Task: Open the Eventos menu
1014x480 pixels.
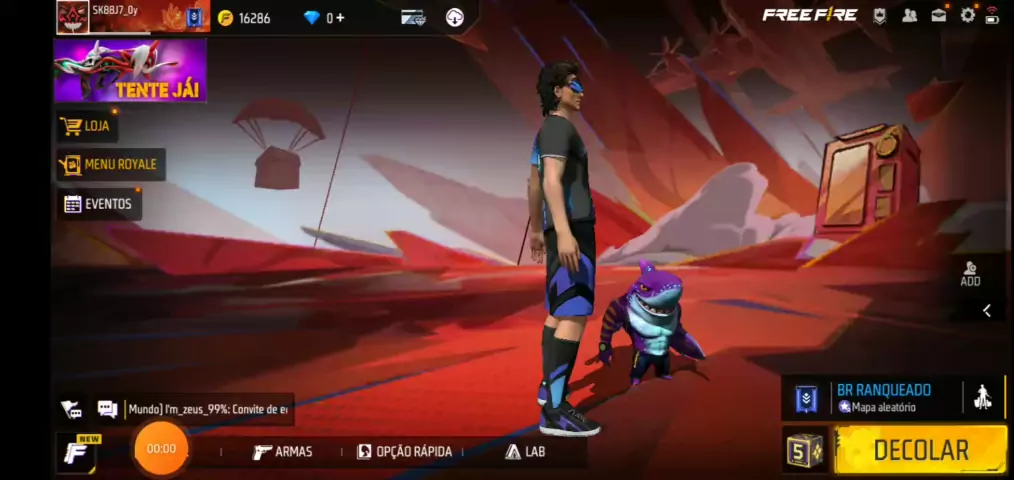Action: (98, 204)
